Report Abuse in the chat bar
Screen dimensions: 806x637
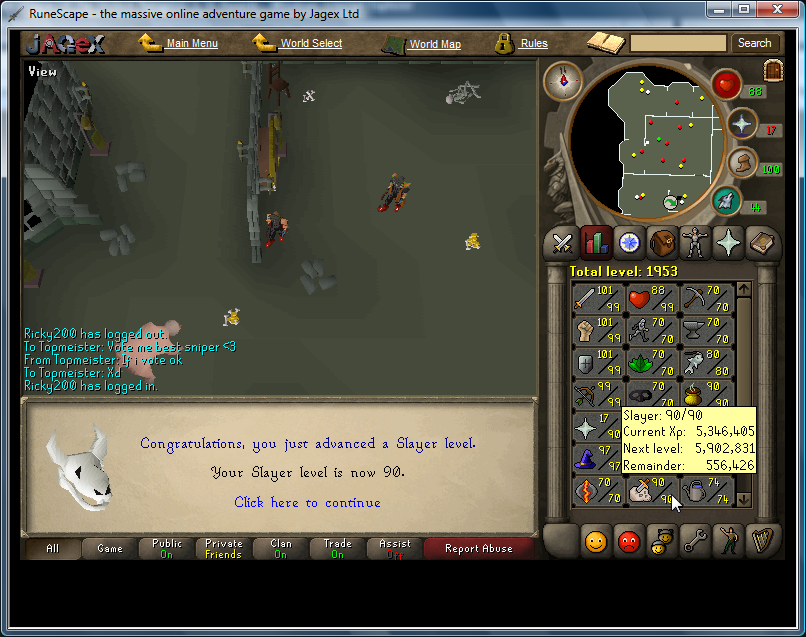point(478,548)
